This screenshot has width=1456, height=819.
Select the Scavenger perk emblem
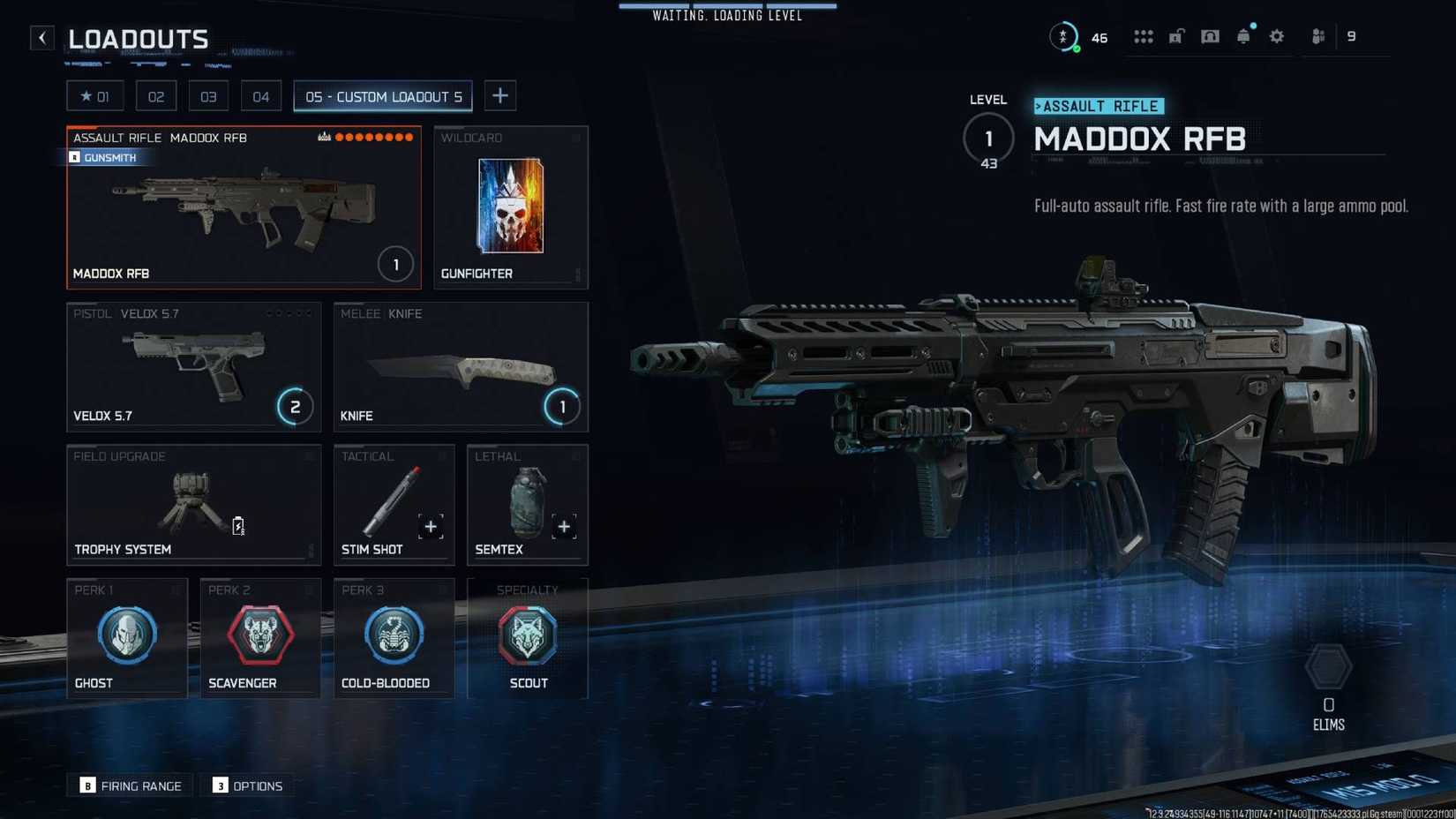[x=260, y=634]
